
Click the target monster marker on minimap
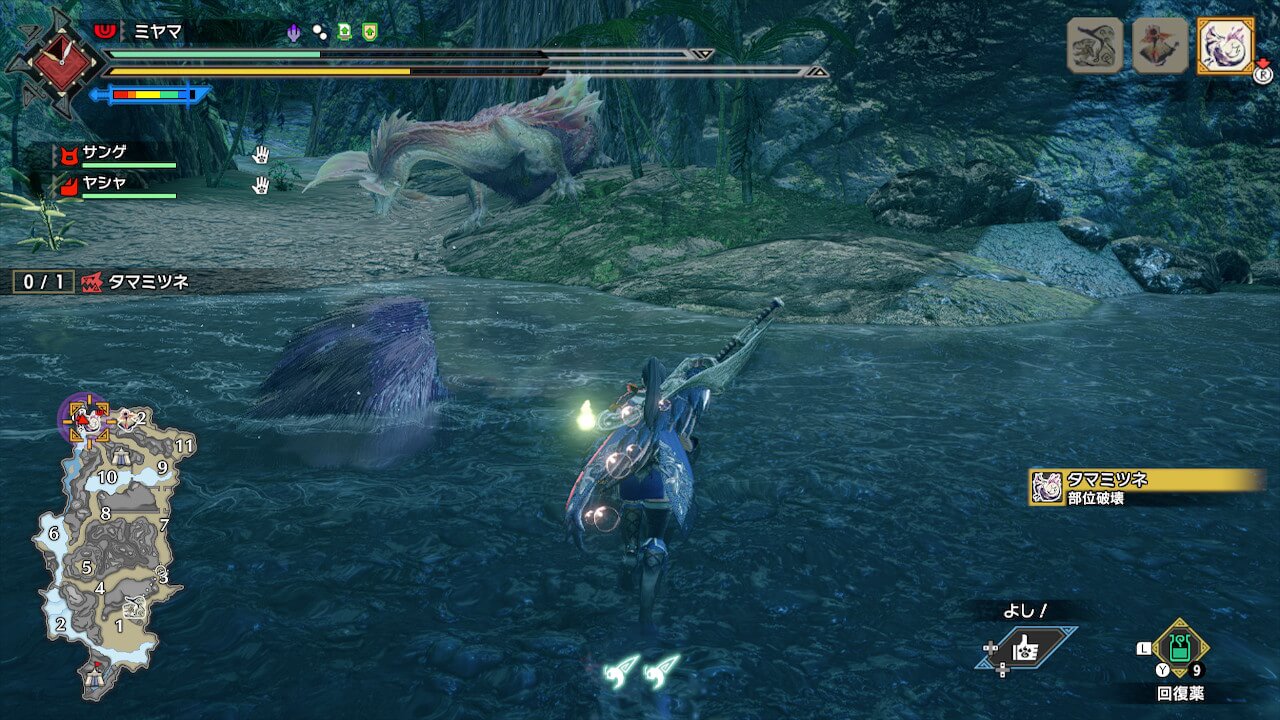pos(87,420)
